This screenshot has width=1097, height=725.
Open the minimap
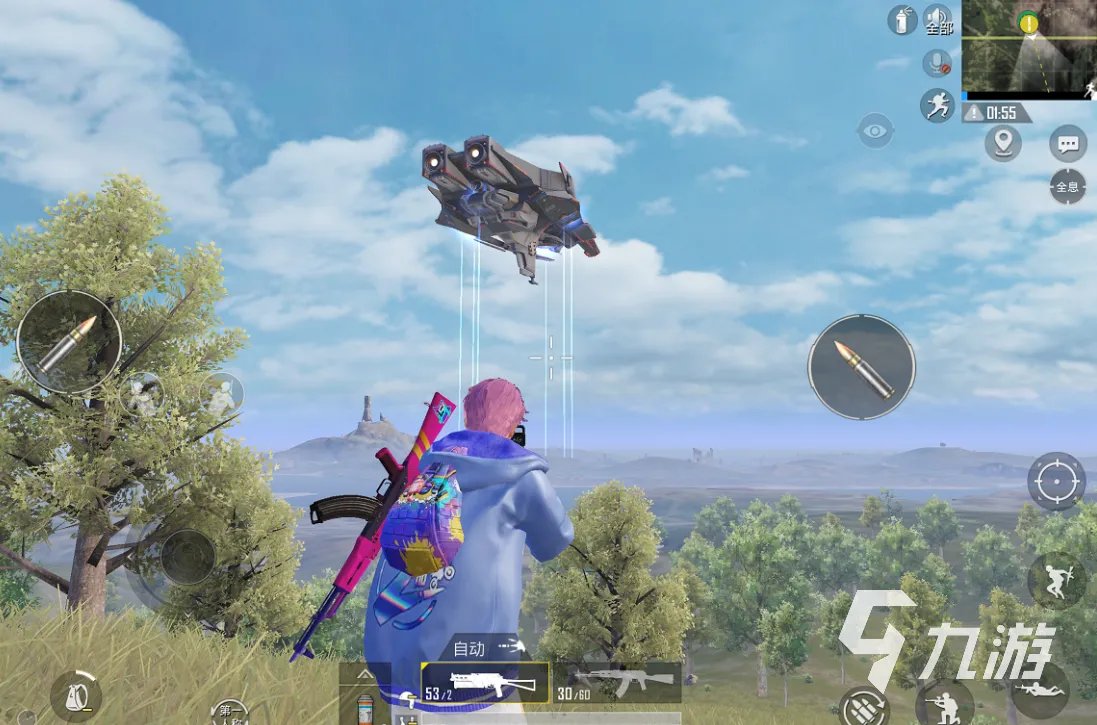[x=1029, y=48]
